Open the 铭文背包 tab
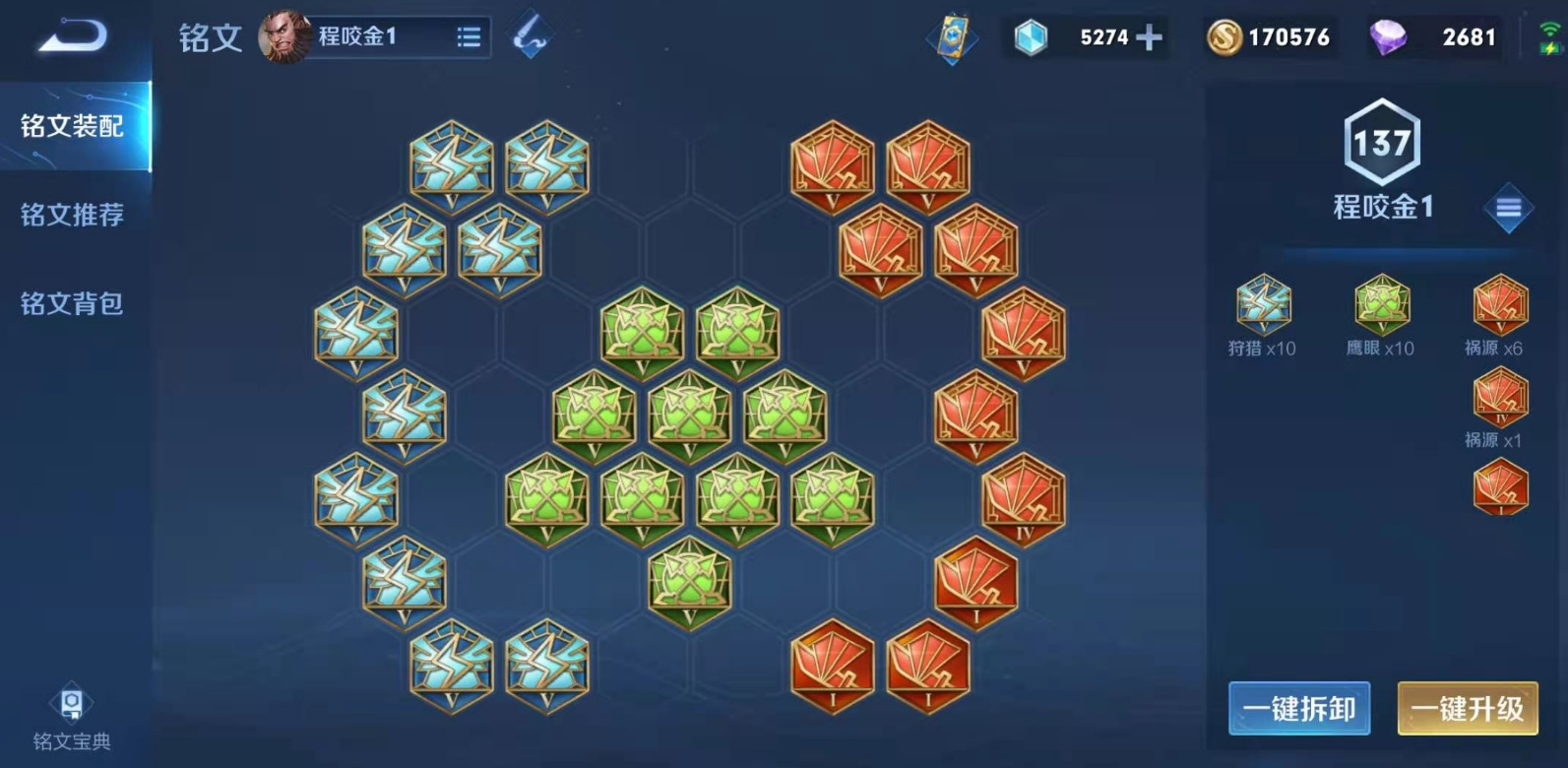The height and width of the screenshot is (768, 1568). pos(73,303)
